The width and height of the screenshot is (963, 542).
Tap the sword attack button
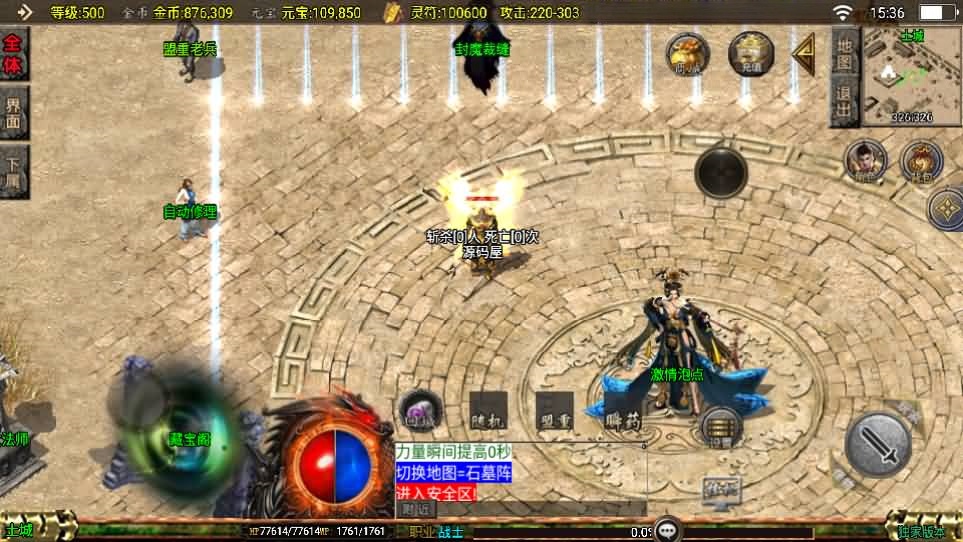(878, 443)
